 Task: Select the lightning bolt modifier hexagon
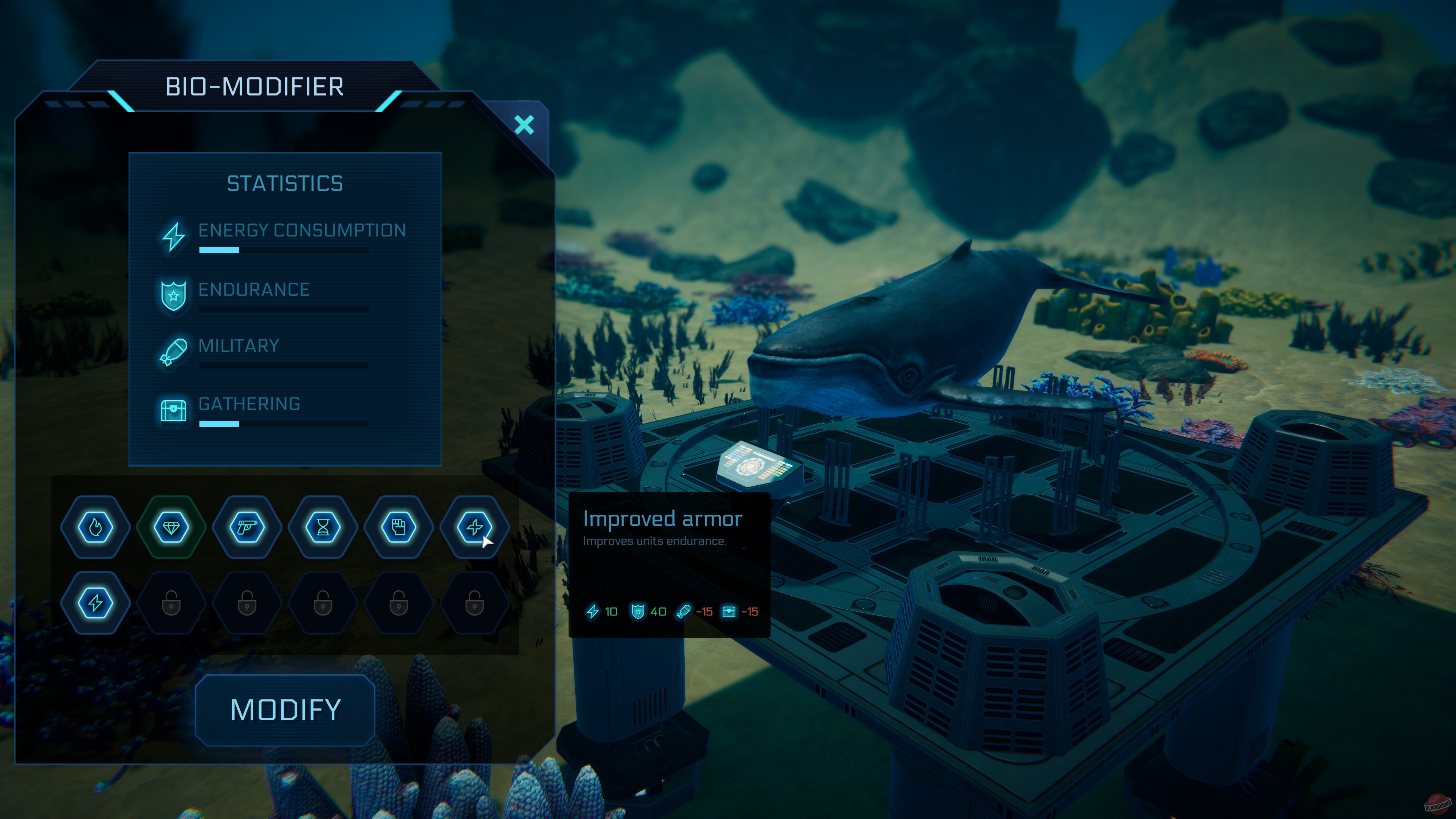pyautogui.click(x=96, y=603)
